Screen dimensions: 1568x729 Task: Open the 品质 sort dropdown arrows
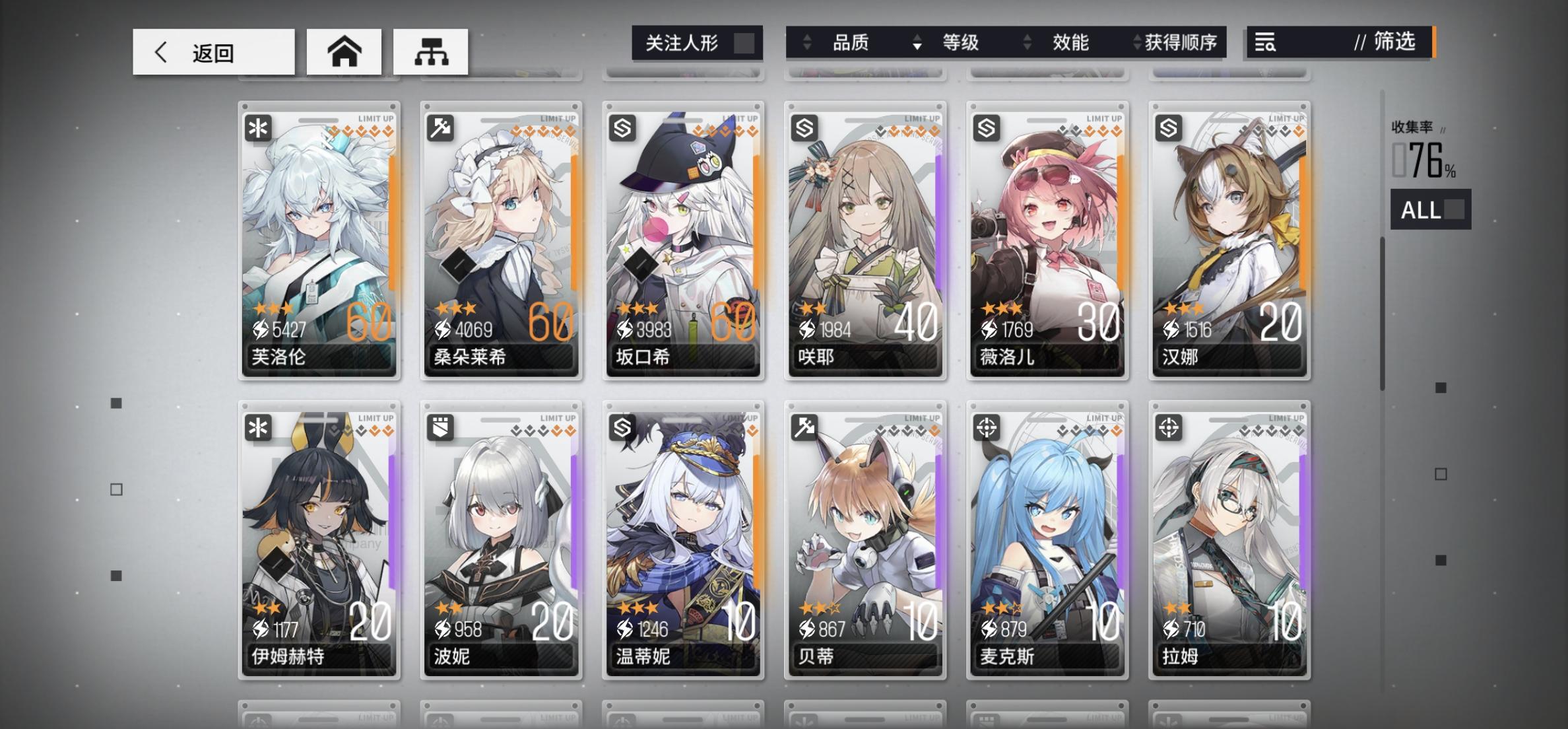[x=806, y=42]
